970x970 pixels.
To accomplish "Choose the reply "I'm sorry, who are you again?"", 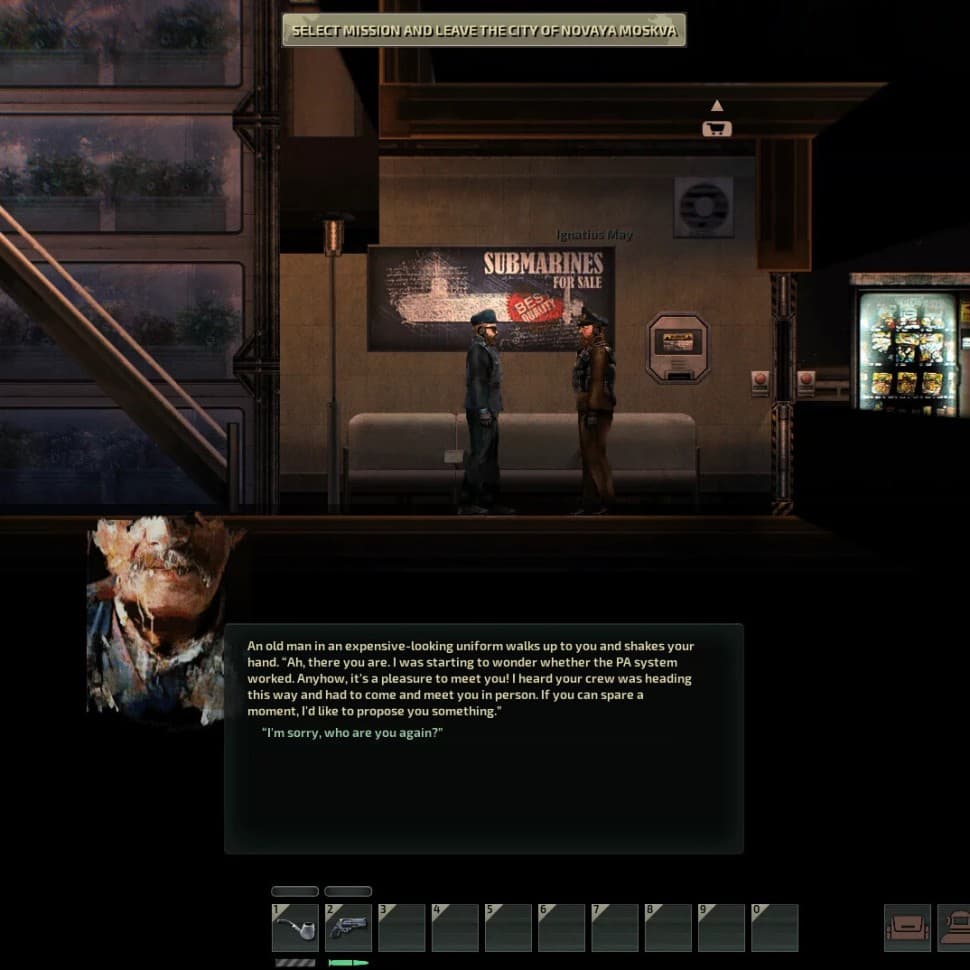I will pyautogui.click(x=352, y=733).
